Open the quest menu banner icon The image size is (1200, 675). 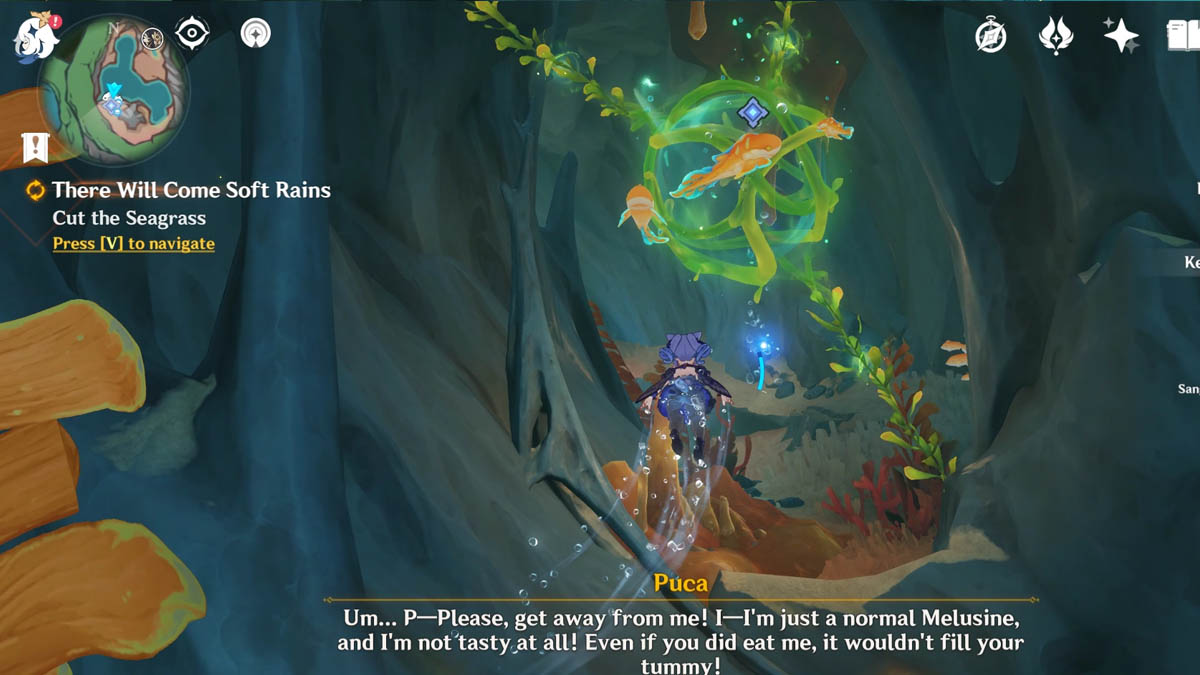tap(36, 149)
